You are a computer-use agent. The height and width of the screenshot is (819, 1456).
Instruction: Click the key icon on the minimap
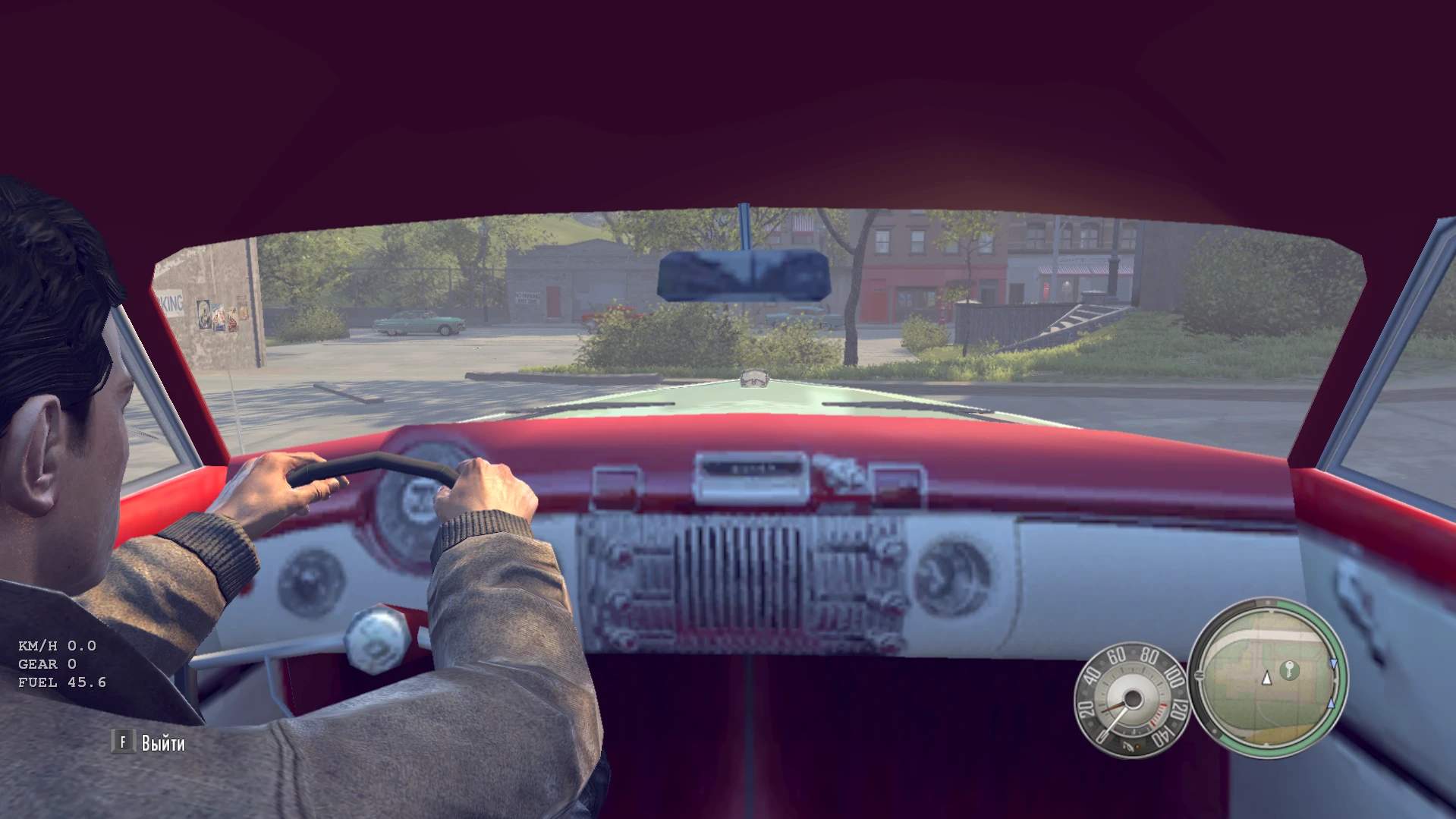(1290, 671)
